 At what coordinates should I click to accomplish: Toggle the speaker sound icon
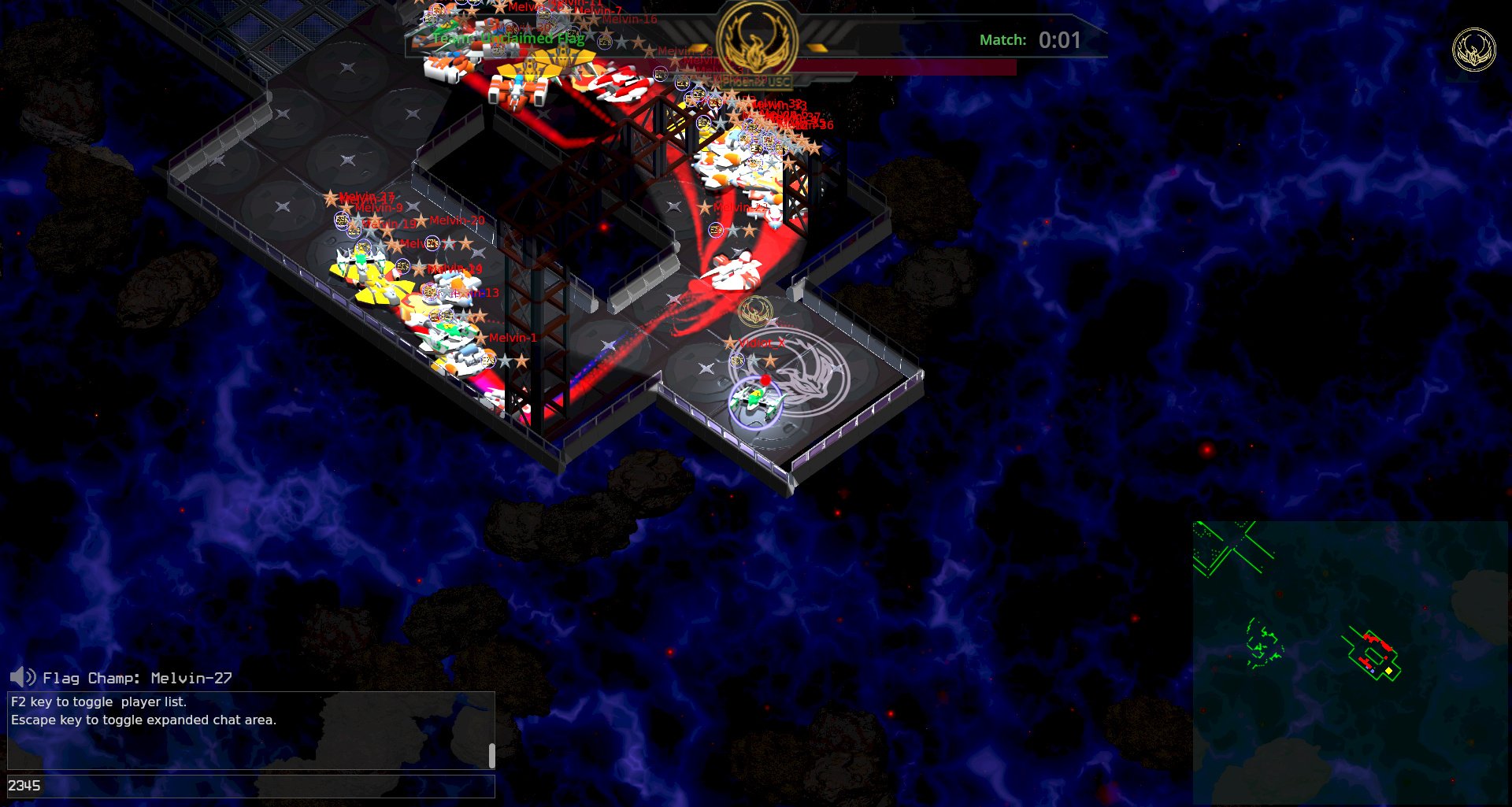click(x=22, y=677)
